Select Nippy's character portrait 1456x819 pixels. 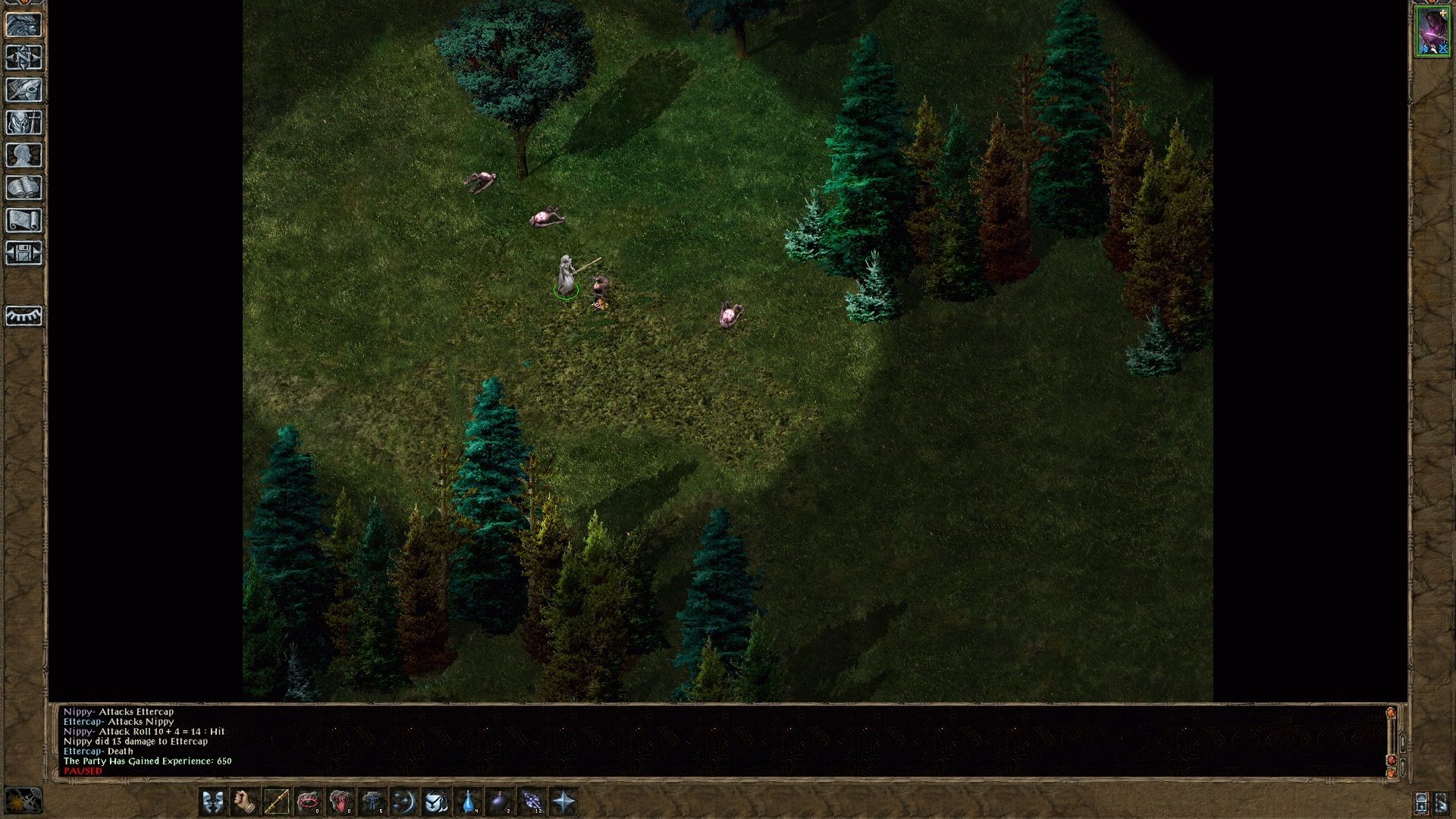(x=1432, y=32)
